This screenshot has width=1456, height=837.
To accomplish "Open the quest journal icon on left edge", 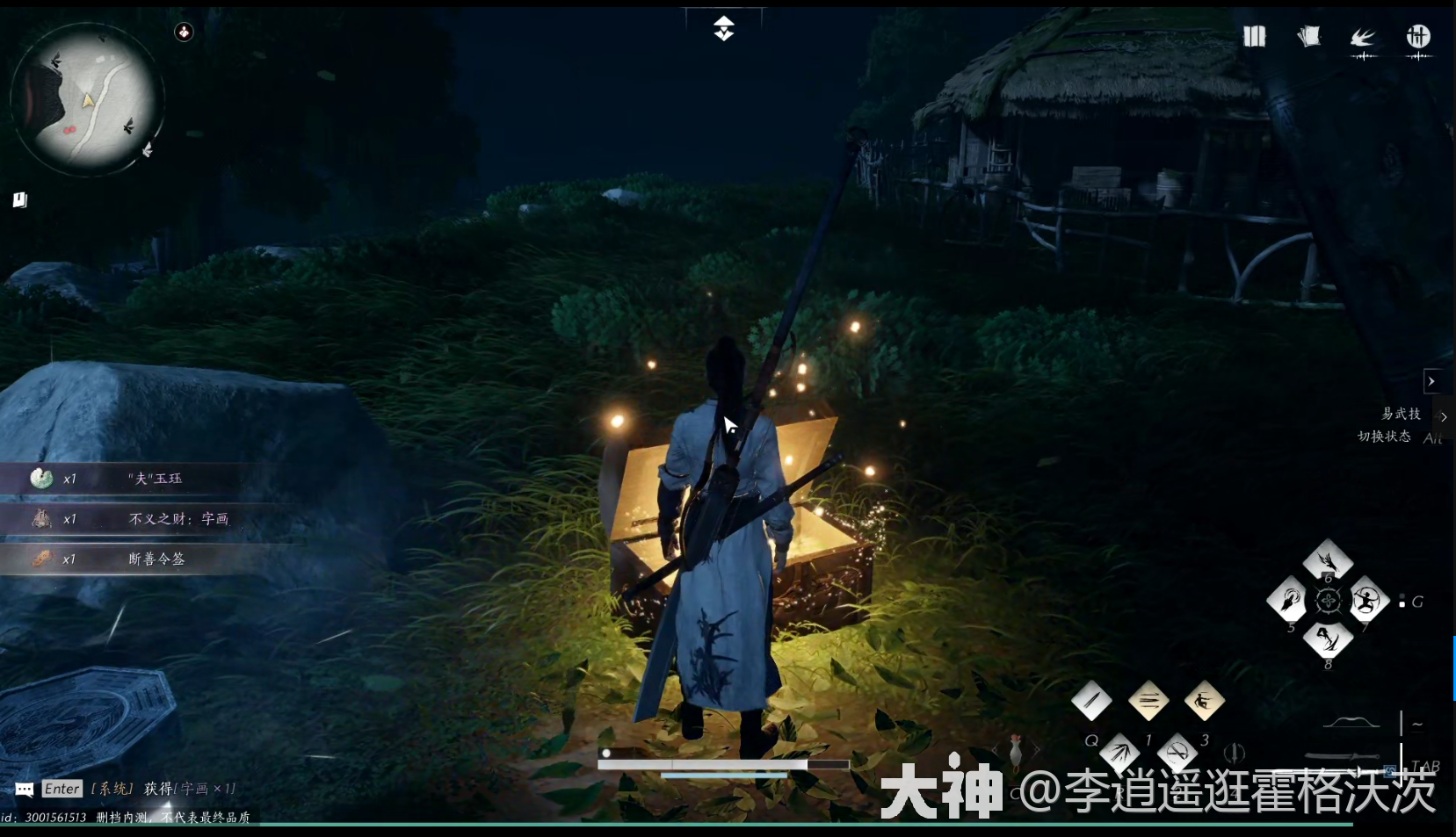I will pos(18,200).
